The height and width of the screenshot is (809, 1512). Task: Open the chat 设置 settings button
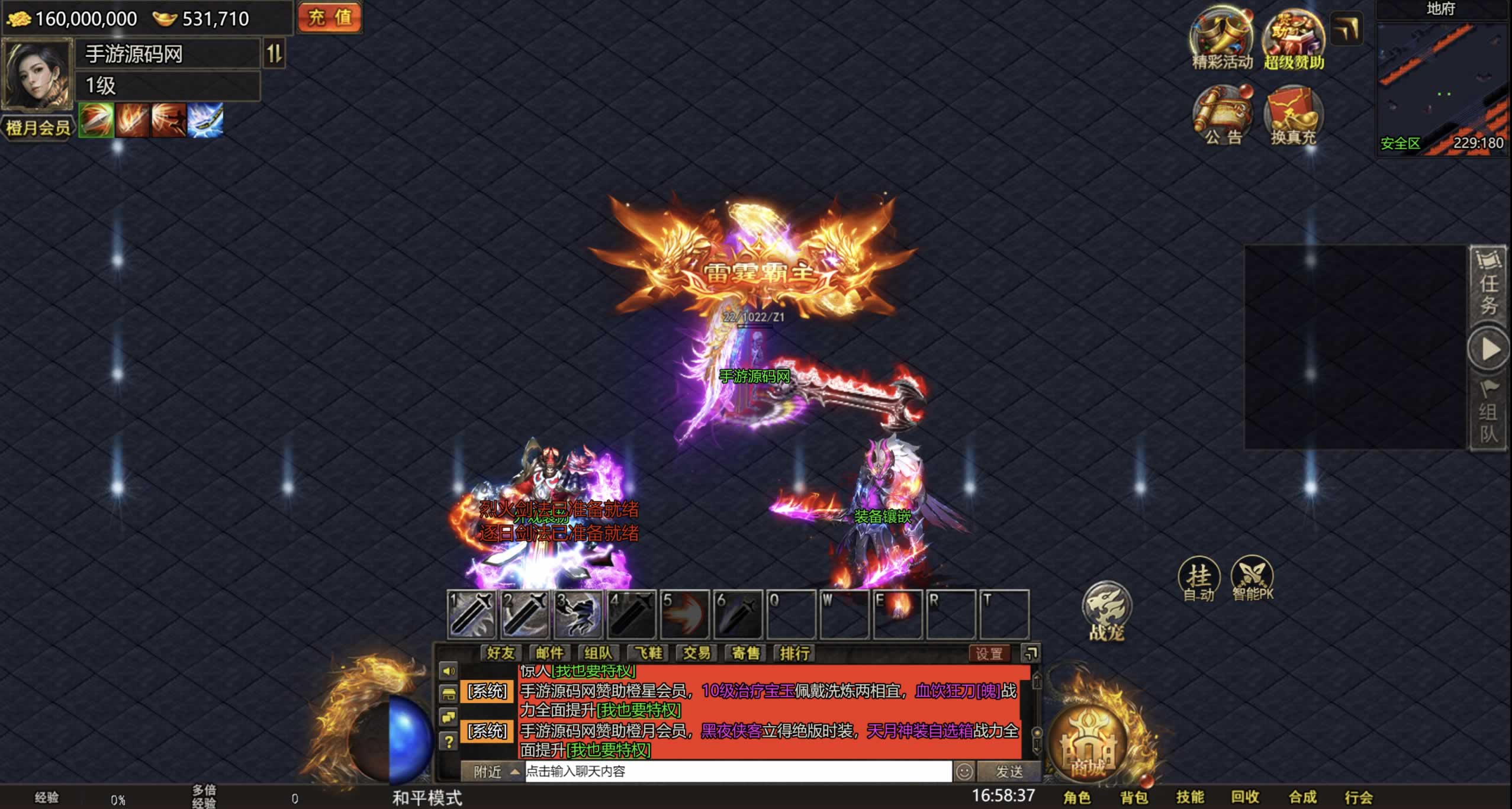989,653
